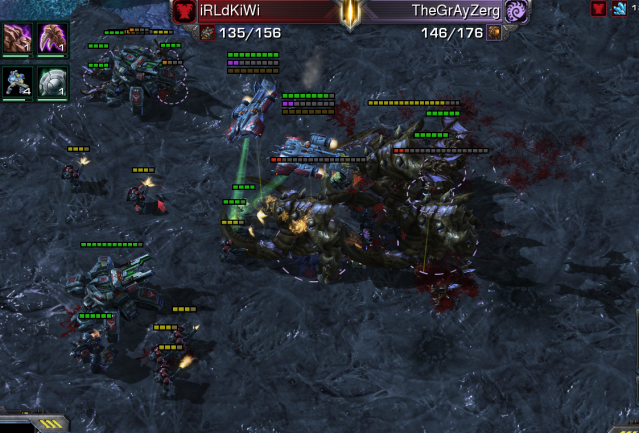Click the purple Zerg race emblem

517,11
